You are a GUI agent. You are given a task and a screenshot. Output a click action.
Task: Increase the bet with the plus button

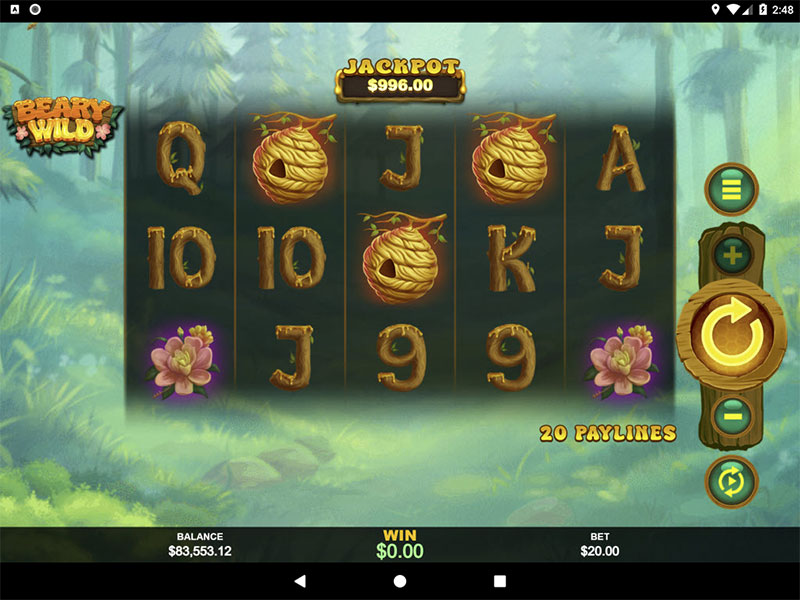(732, 256)
